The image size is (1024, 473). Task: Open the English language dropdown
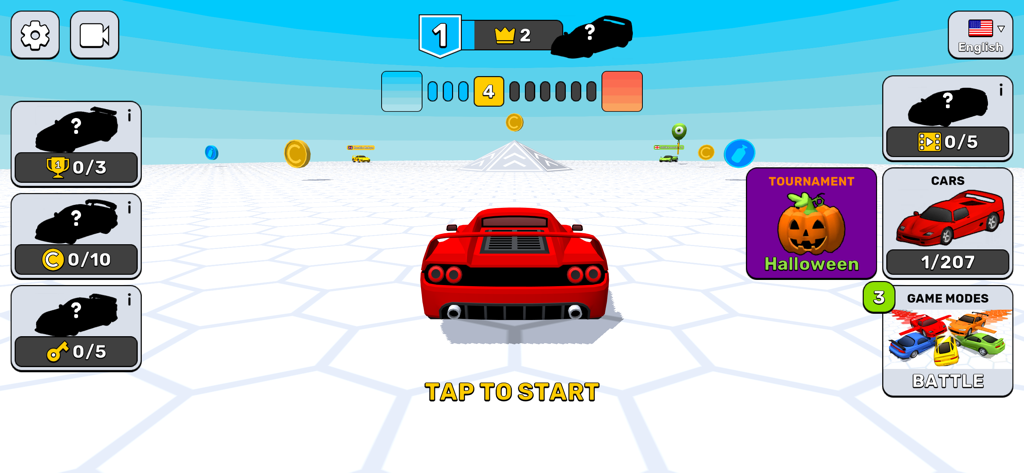tap(980, 36)
